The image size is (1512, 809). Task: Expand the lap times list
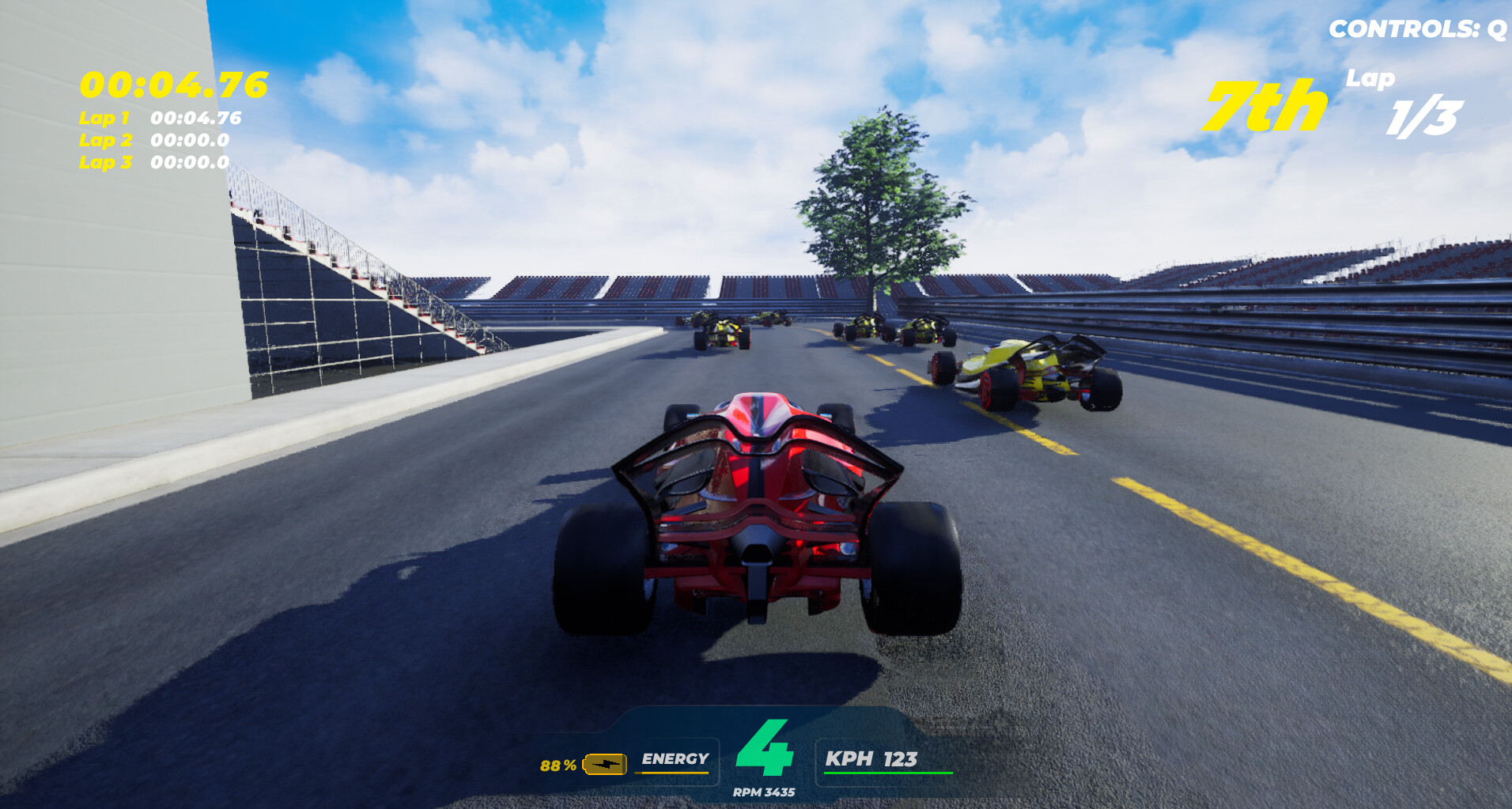point(158,141)
